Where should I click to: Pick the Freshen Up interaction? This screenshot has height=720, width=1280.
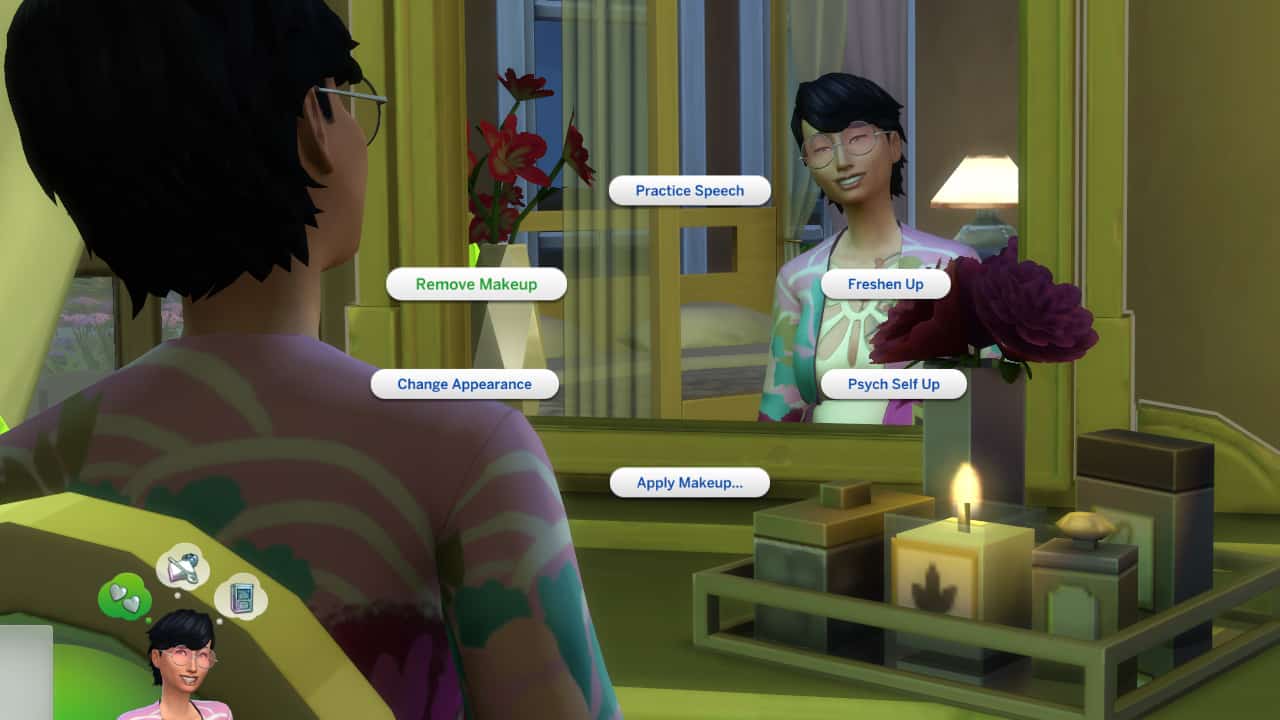pyautogui.click(x=885, y=284)
